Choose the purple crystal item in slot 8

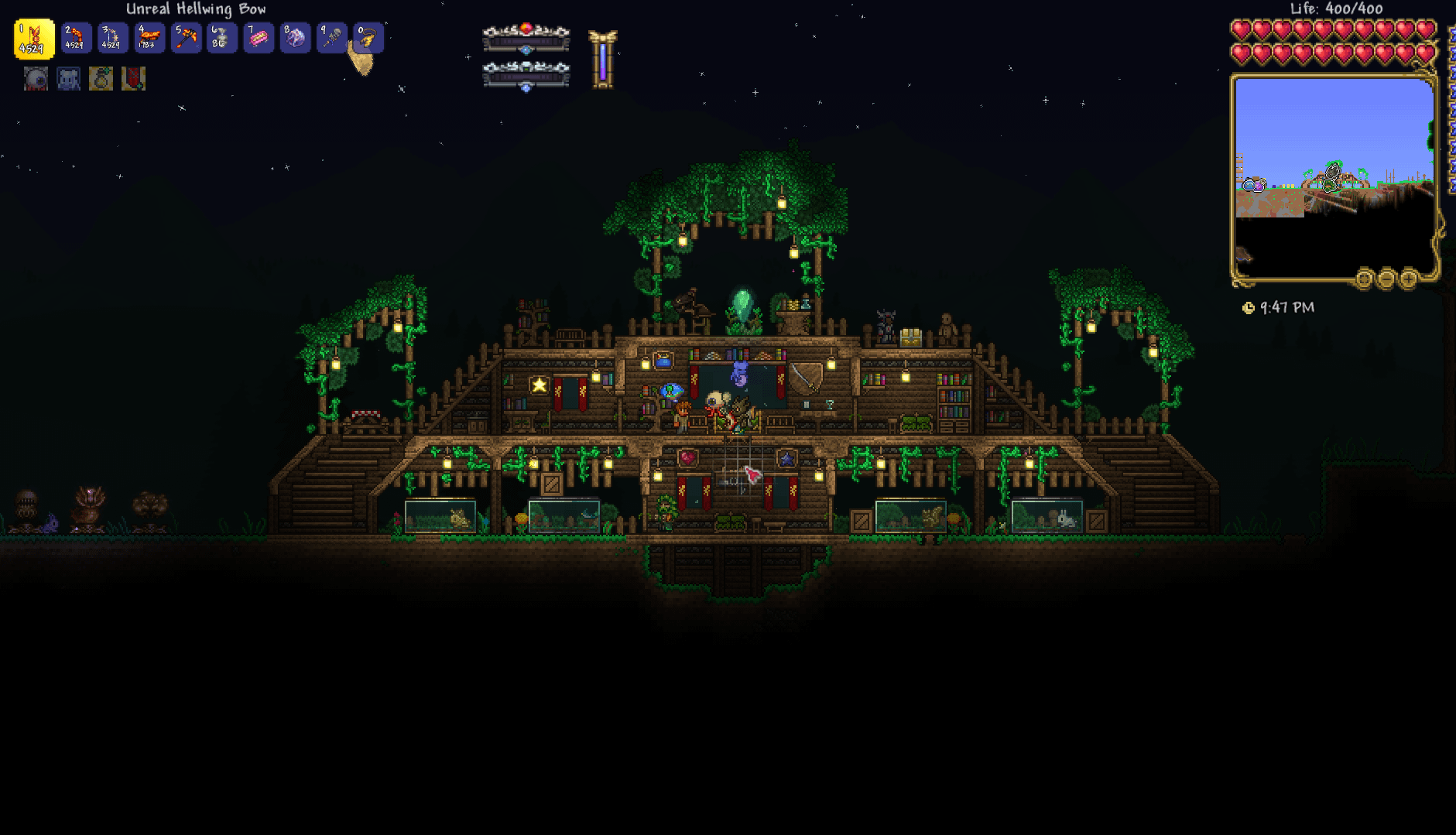coord(295,38)
